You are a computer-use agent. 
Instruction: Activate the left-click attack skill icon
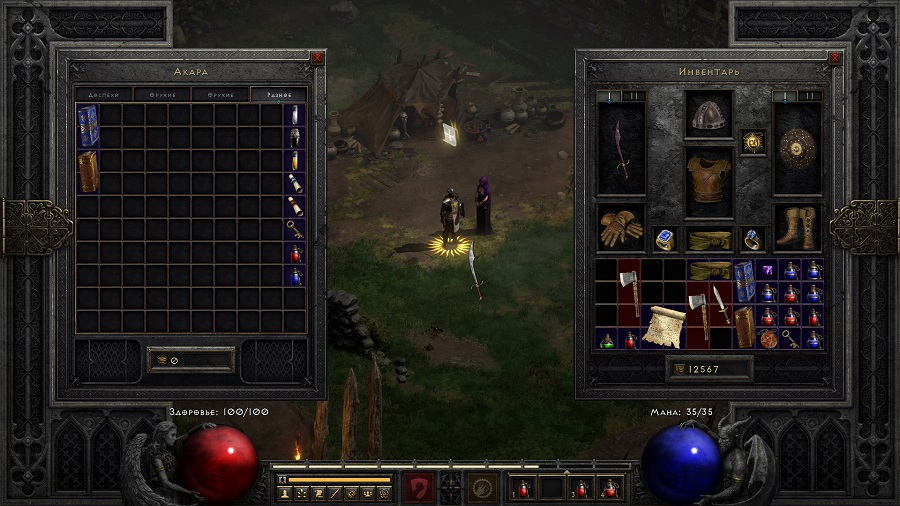(x=419, y=488)
